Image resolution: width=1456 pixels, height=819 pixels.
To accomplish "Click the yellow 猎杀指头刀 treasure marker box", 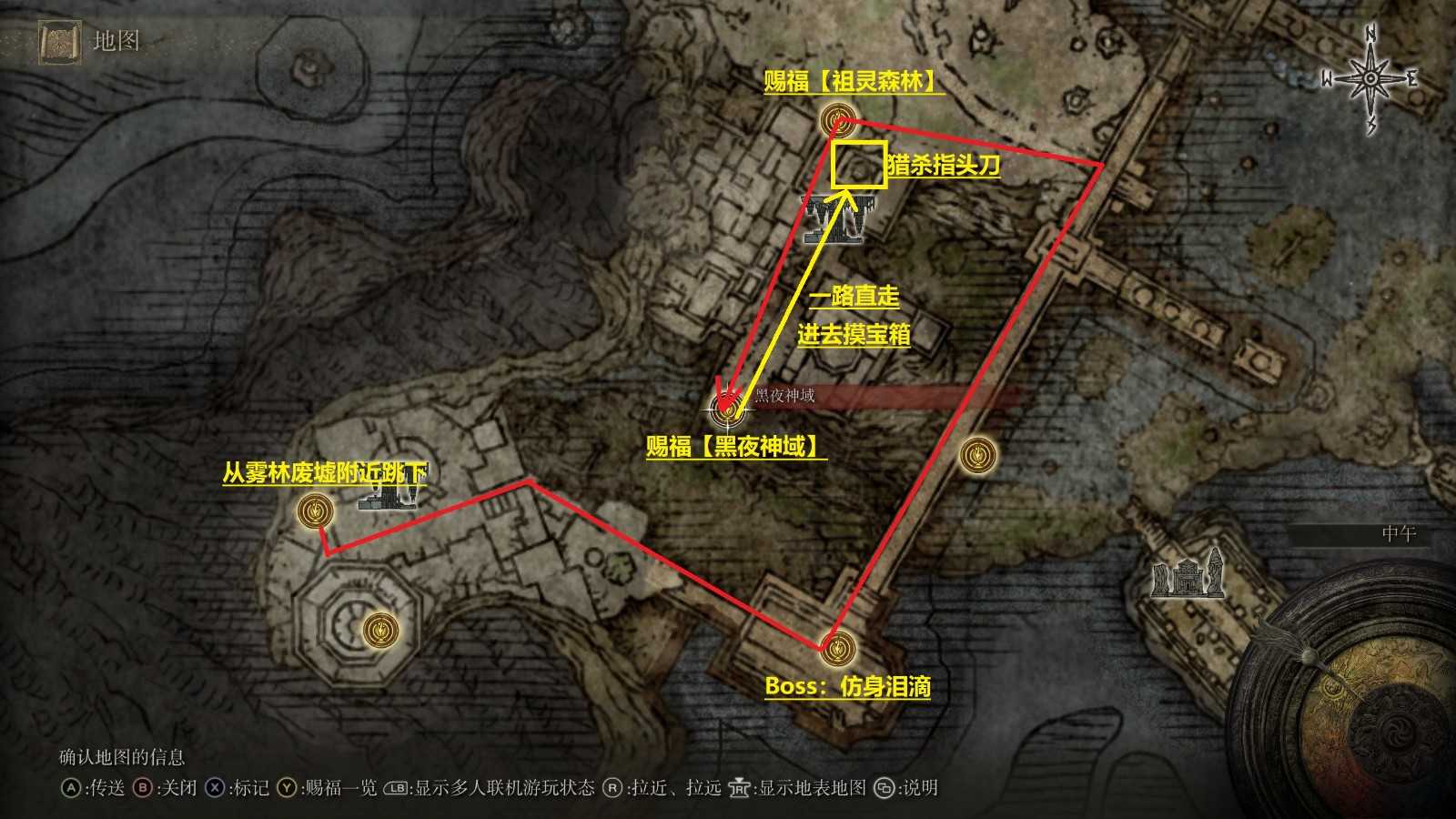I will pos(858,164).
